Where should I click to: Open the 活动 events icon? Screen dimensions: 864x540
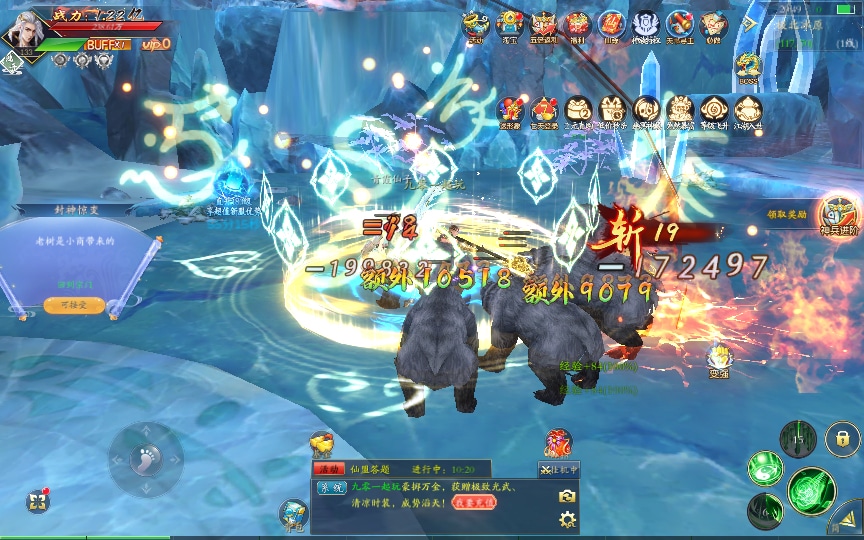[476, 26]
